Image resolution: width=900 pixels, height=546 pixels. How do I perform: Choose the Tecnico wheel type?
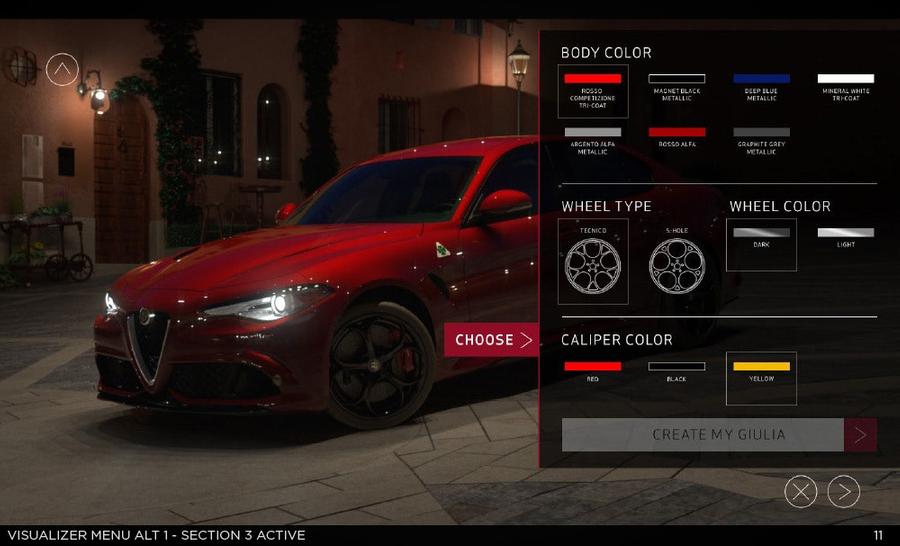pyautogui.click(x=593, y=262)
